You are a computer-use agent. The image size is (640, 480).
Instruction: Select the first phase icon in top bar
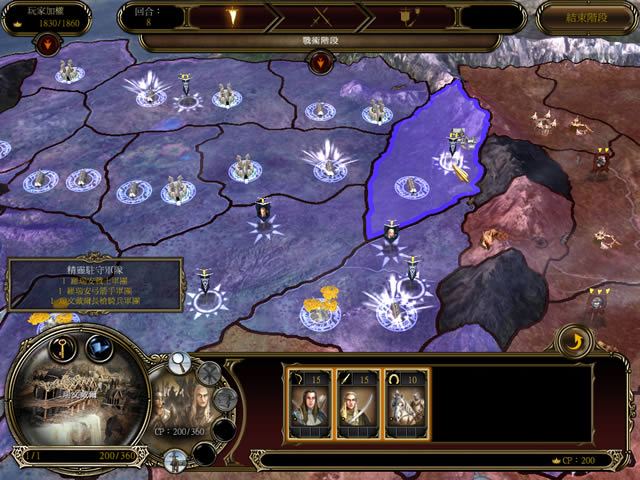tap(231, 17)
